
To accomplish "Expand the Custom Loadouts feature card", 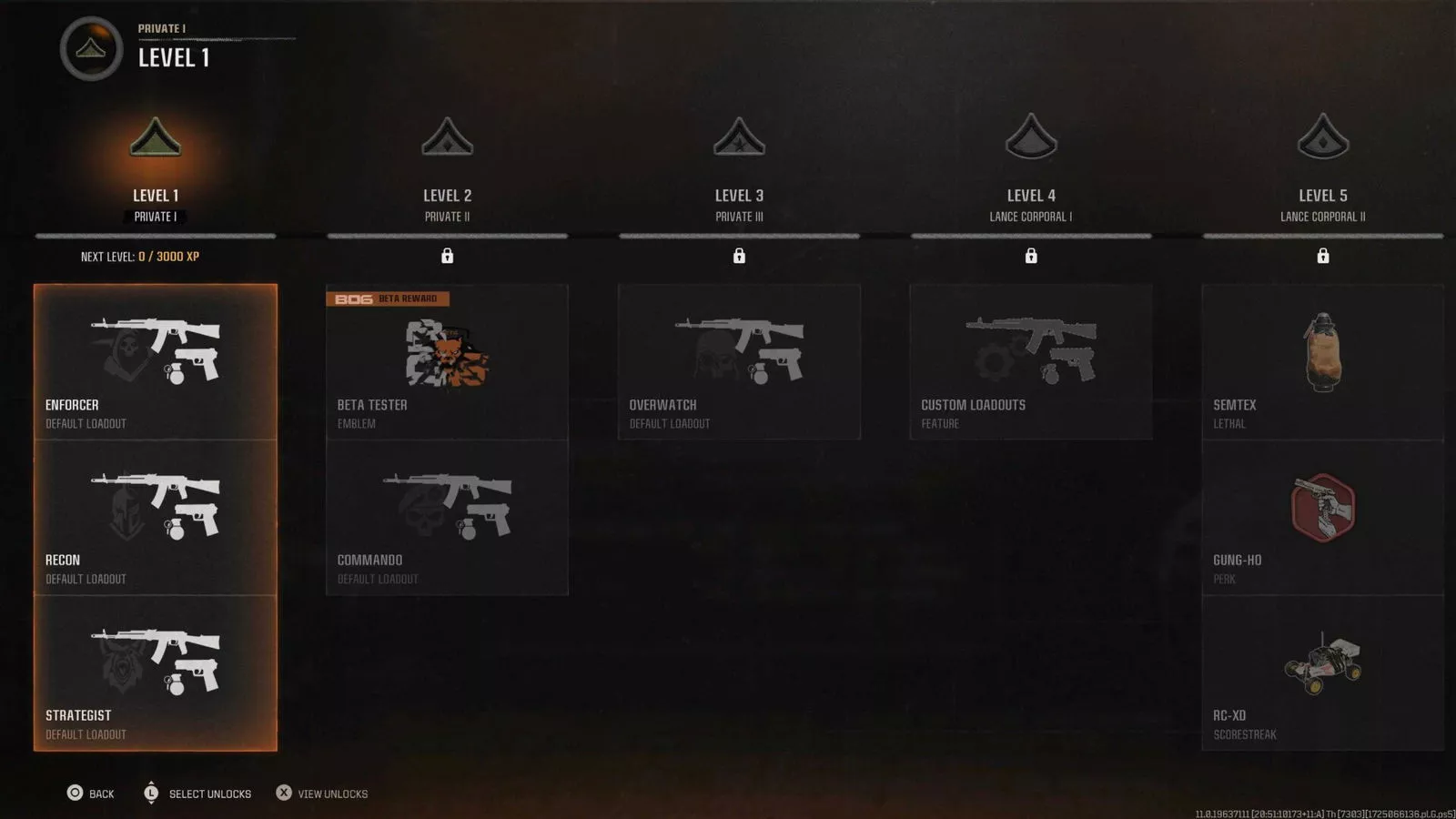I will [x=1031, y=359].
